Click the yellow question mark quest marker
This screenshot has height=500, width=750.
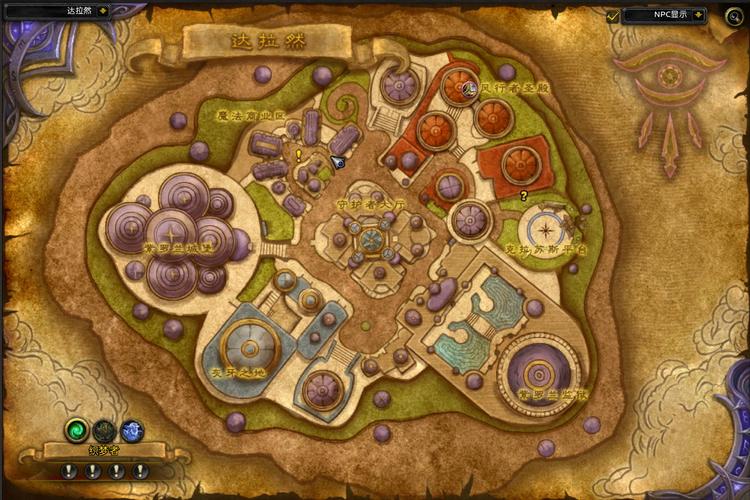coord(523,196)
